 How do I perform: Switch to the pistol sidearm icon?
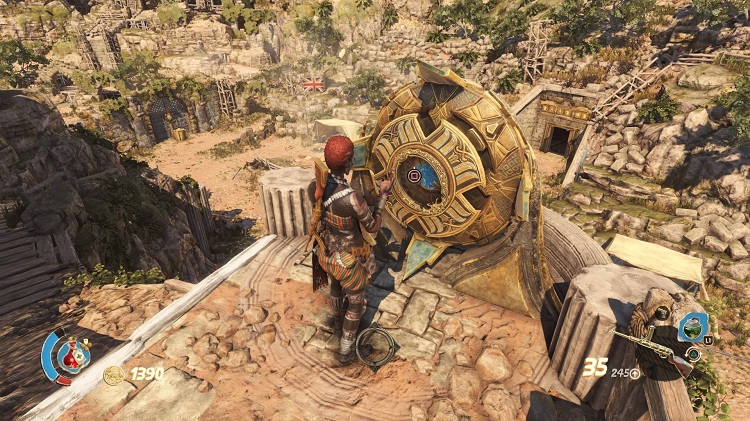(x=661, y=313)
